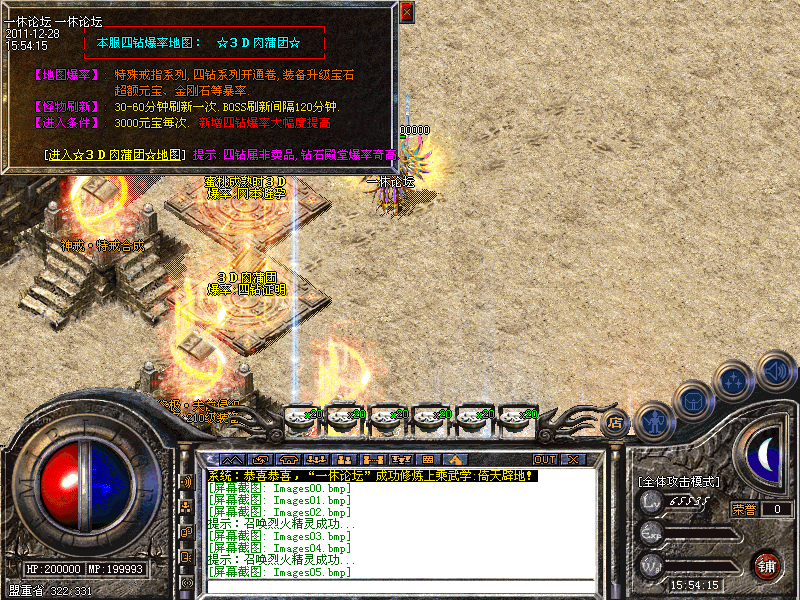Toggle the sound-wave chat channel side button
The height and width of the screenshot is (600, 800).
(x=187, y=482)
